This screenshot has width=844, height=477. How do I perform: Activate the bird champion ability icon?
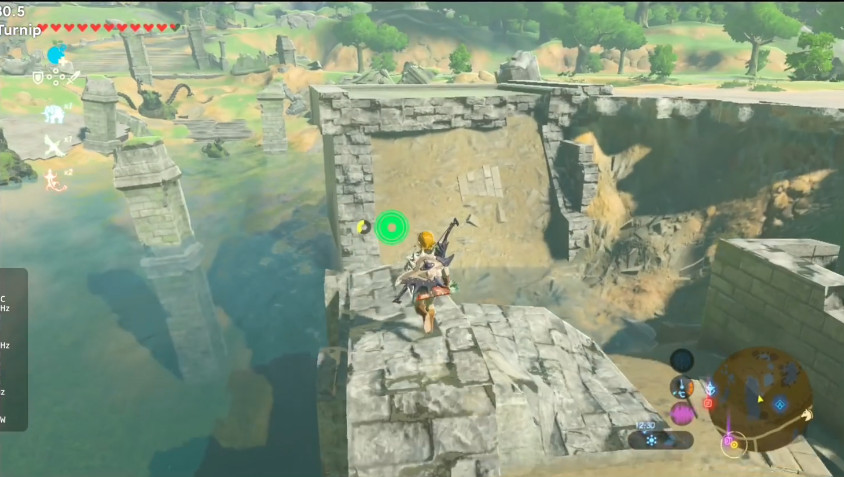pyautogui.click(x=53, y=146)
